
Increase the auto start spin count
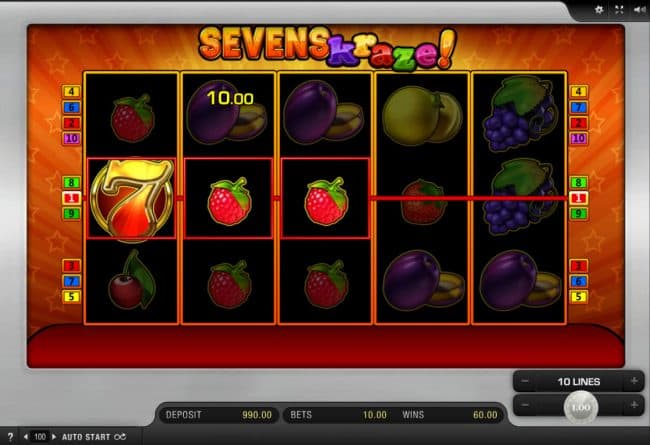point(54,437)
